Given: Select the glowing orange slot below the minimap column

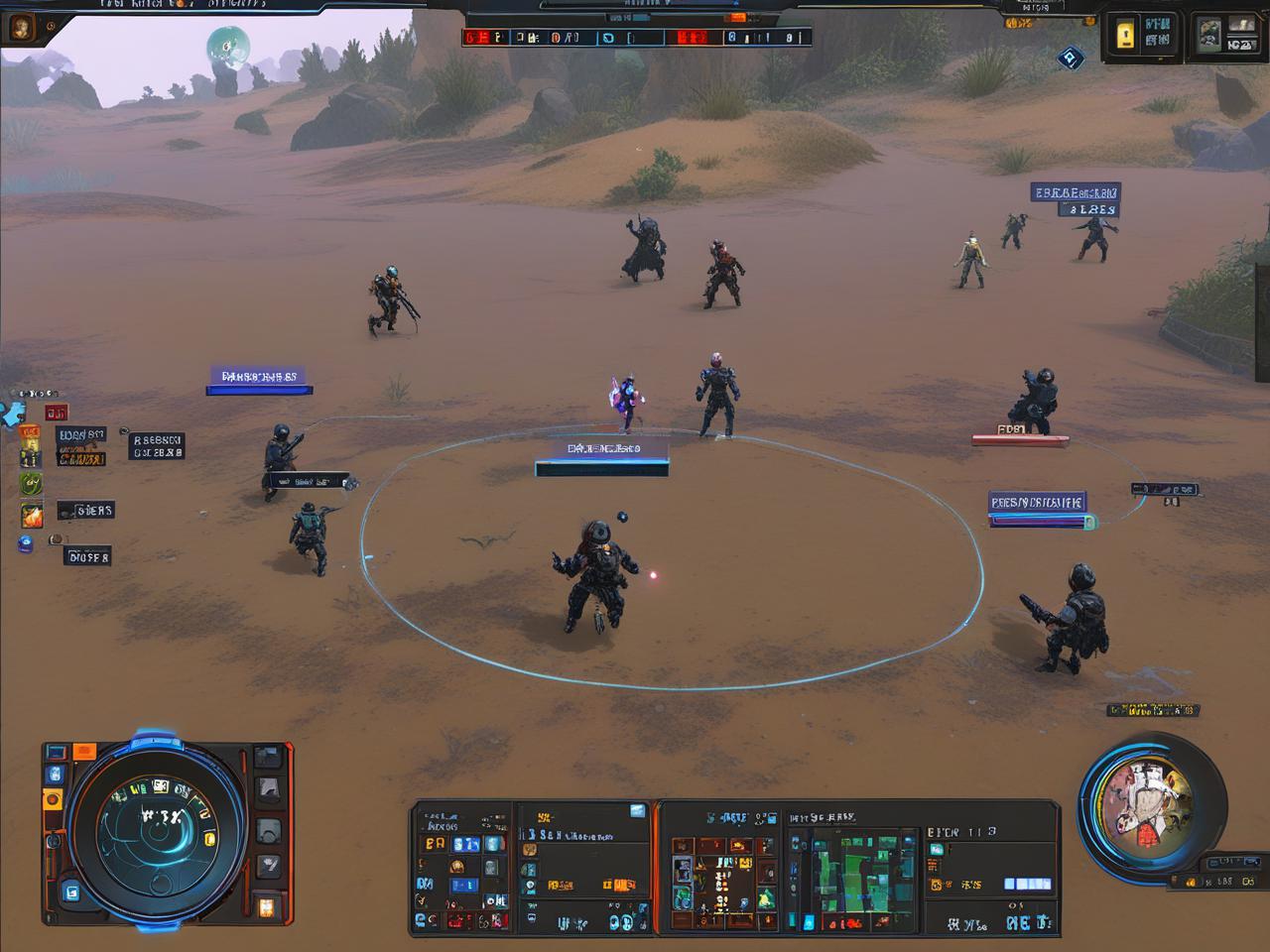Looking at the screenshot, I should [x=267, y=905].
